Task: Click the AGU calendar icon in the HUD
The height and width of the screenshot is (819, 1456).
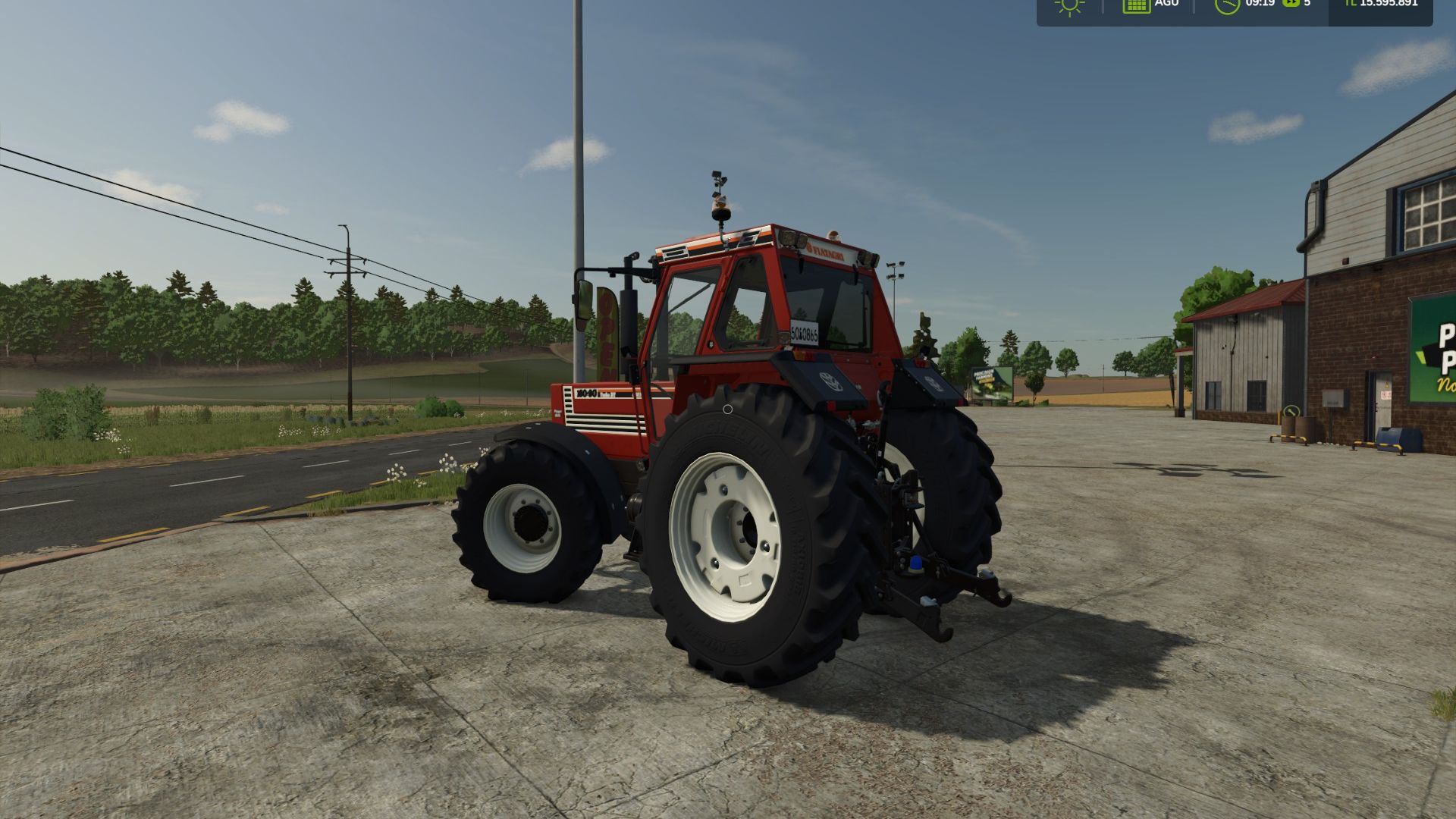Action: [x=1137, y=6]
